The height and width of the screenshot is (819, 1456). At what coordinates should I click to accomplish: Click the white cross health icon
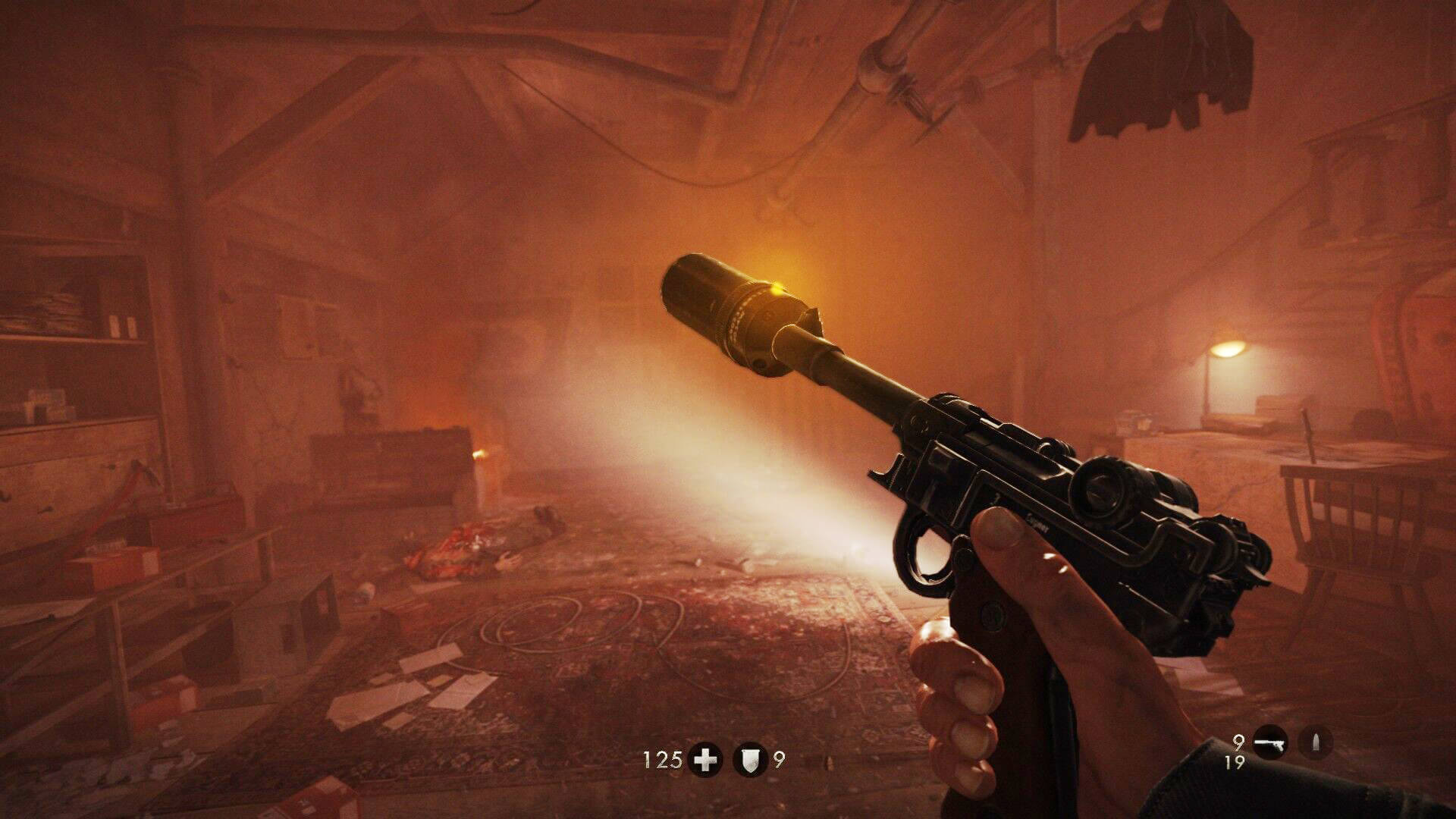(x=705, y=760)
